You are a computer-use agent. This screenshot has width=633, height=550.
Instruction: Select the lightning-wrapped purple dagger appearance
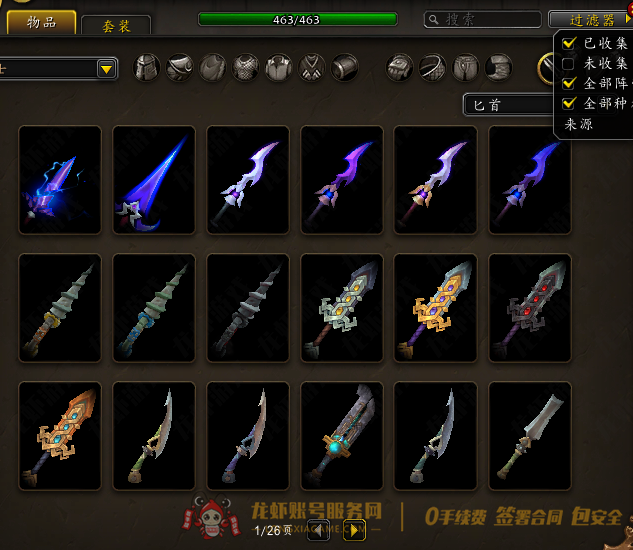60,179
